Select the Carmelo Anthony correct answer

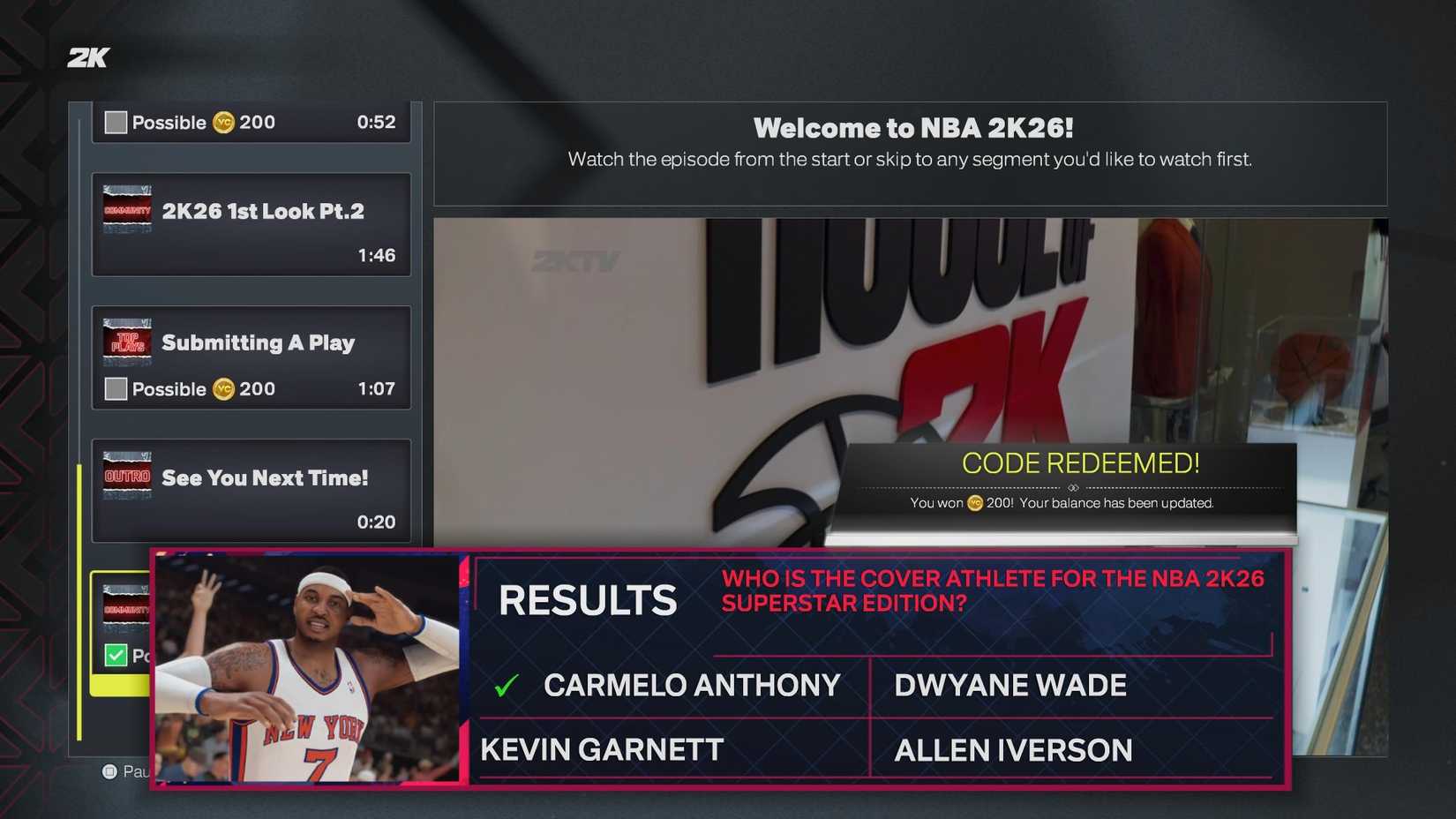coord(692,684)
